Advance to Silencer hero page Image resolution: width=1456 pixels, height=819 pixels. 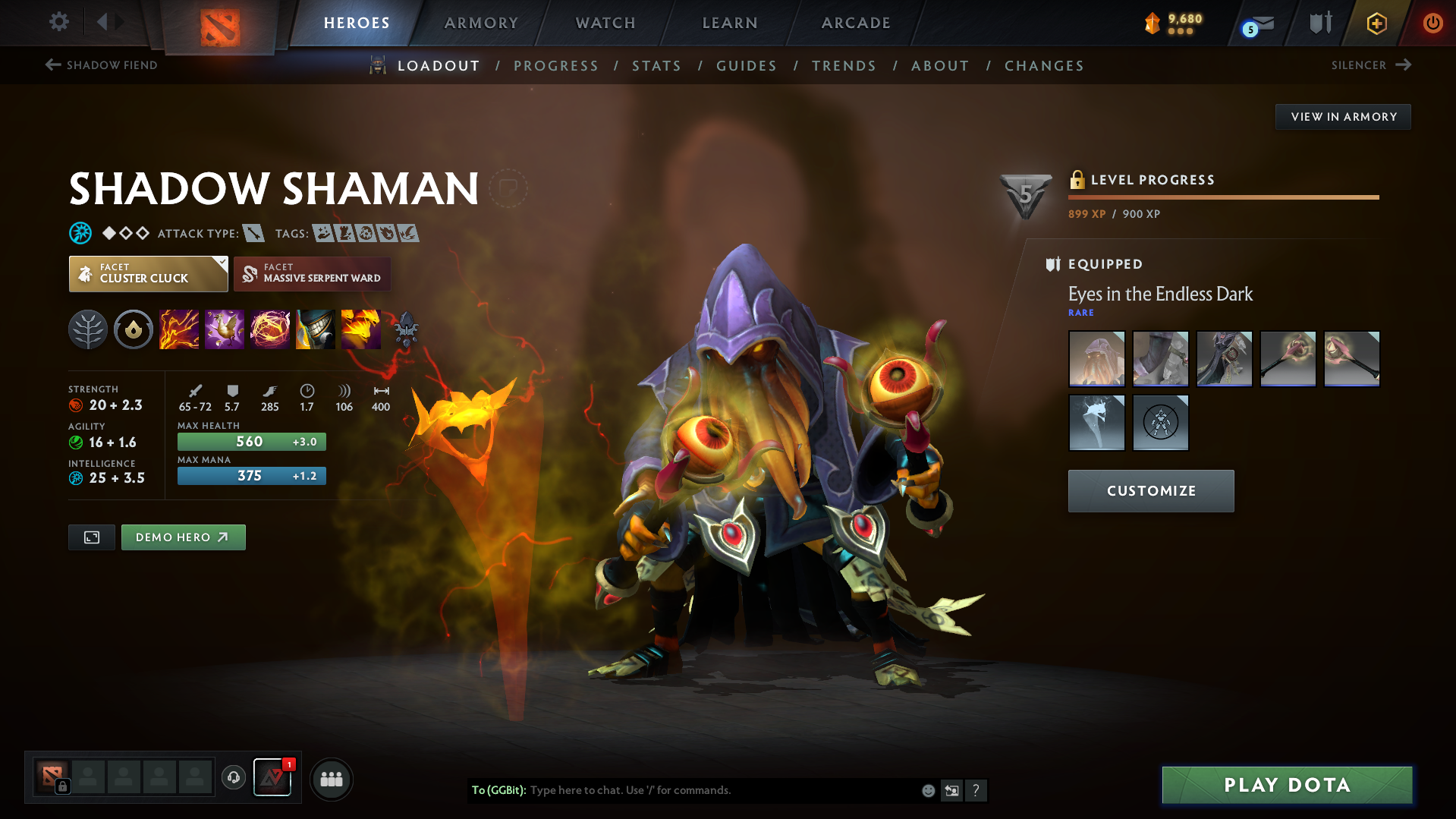click(x=1370, y=65)
